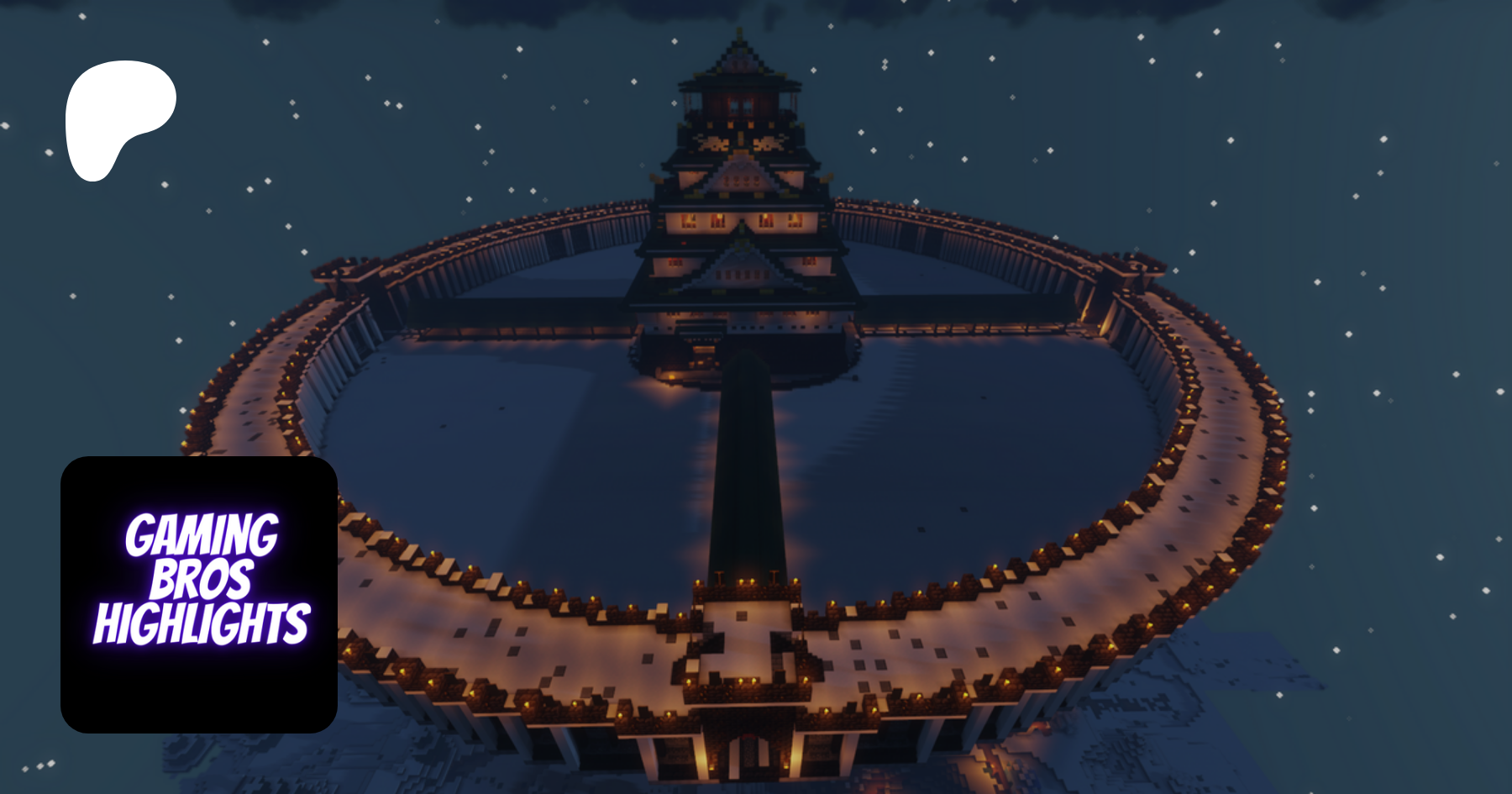Open the Gaming Bros Highlights avatar
Viewport: 1512px width, 794px height.
pos(199,594)
